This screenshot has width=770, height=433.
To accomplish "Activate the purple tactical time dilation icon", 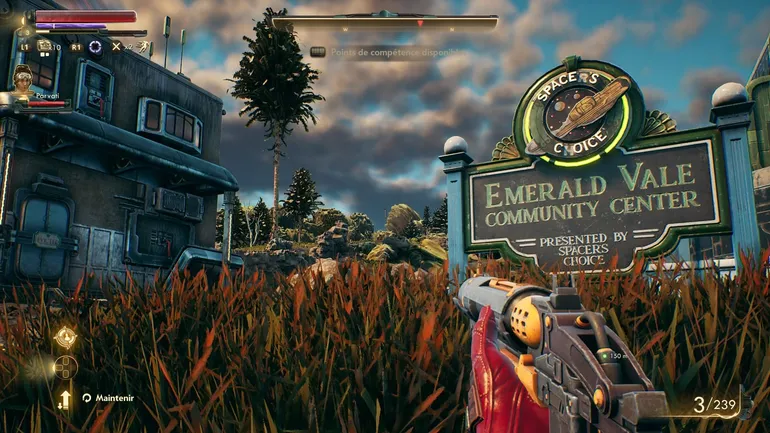I will (95, 46).
